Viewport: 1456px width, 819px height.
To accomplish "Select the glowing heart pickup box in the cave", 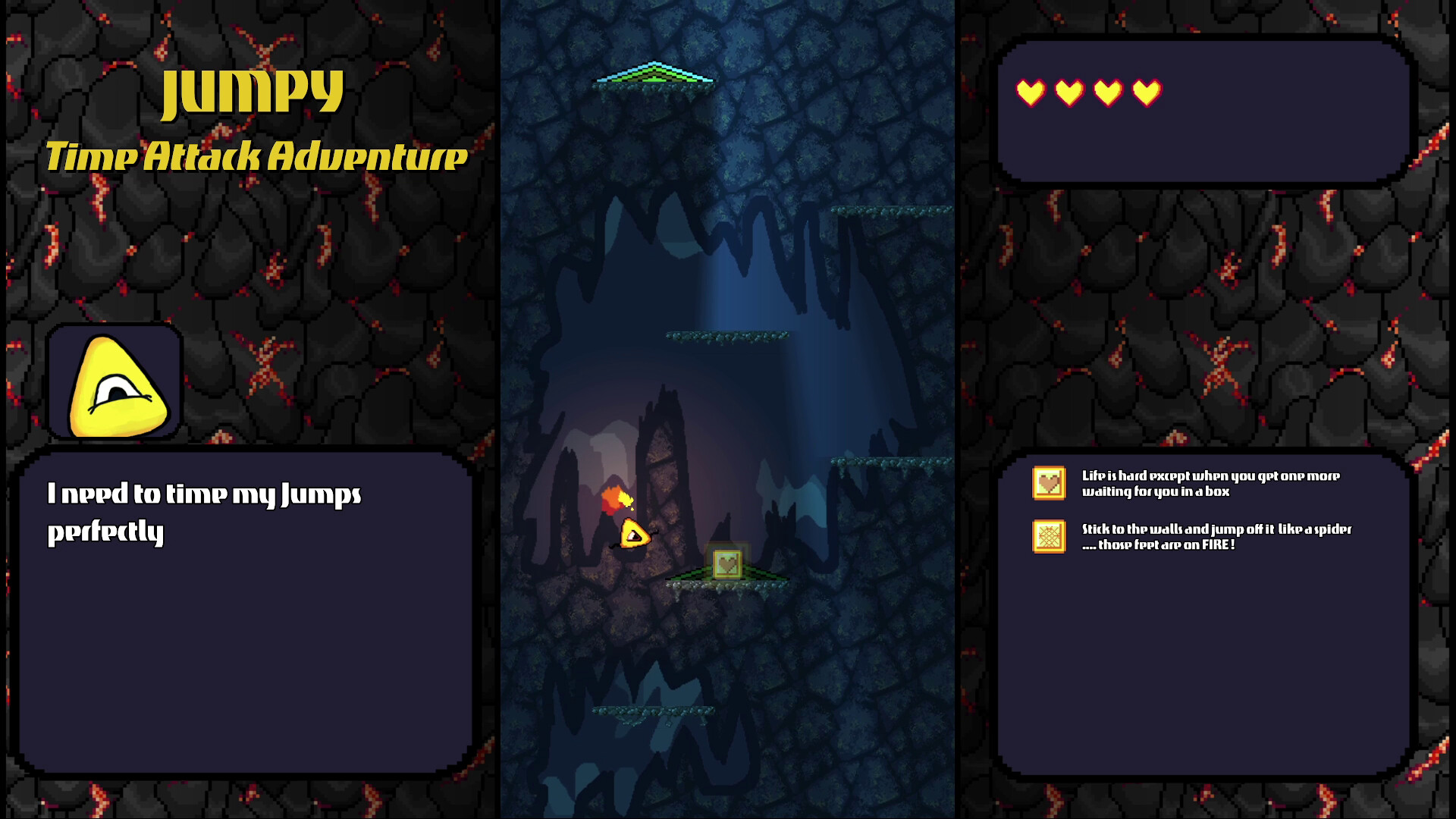I will (727, 565).
